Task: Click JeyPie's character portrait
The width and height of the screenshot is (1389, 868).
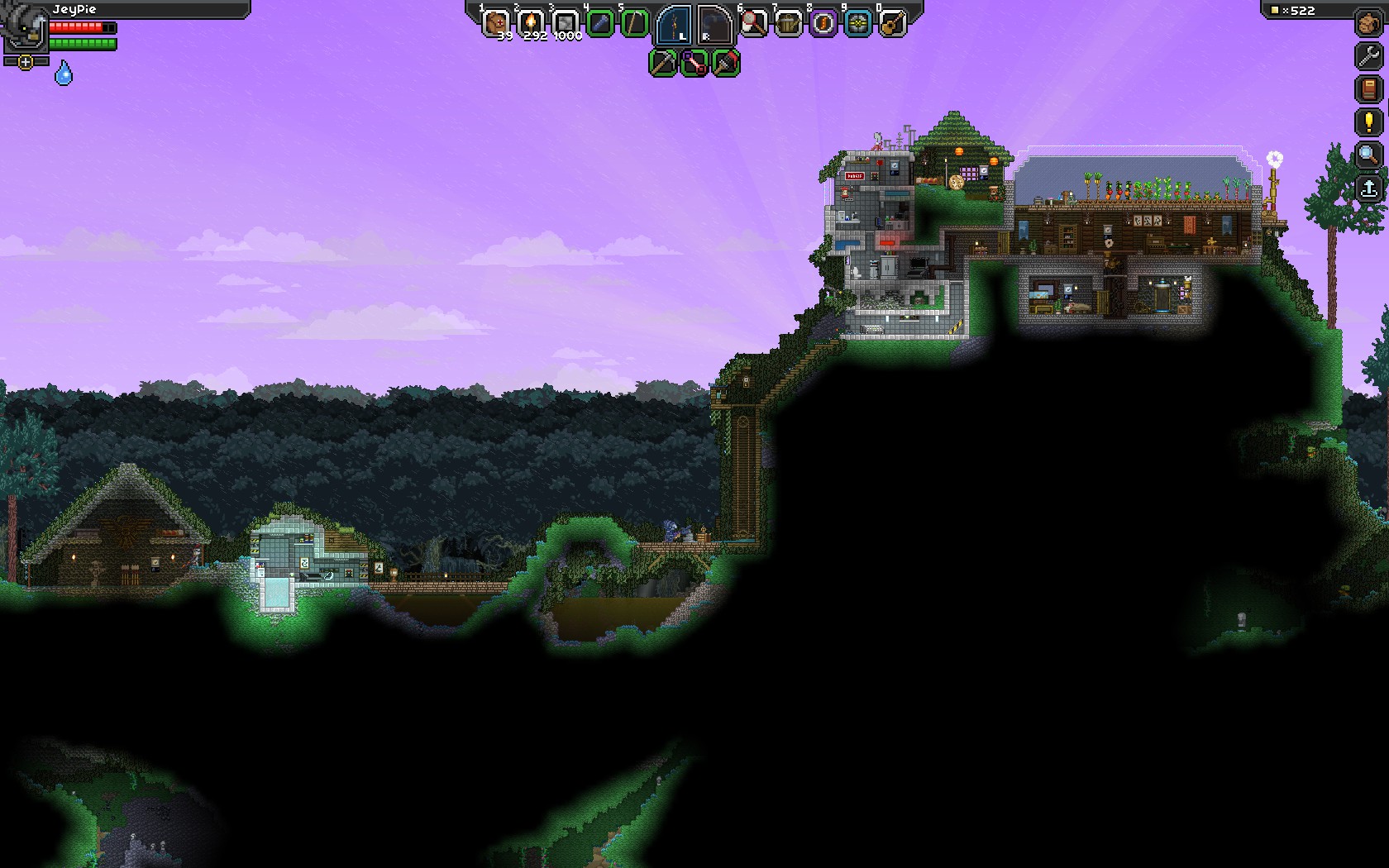Action: tap(23, 30)
